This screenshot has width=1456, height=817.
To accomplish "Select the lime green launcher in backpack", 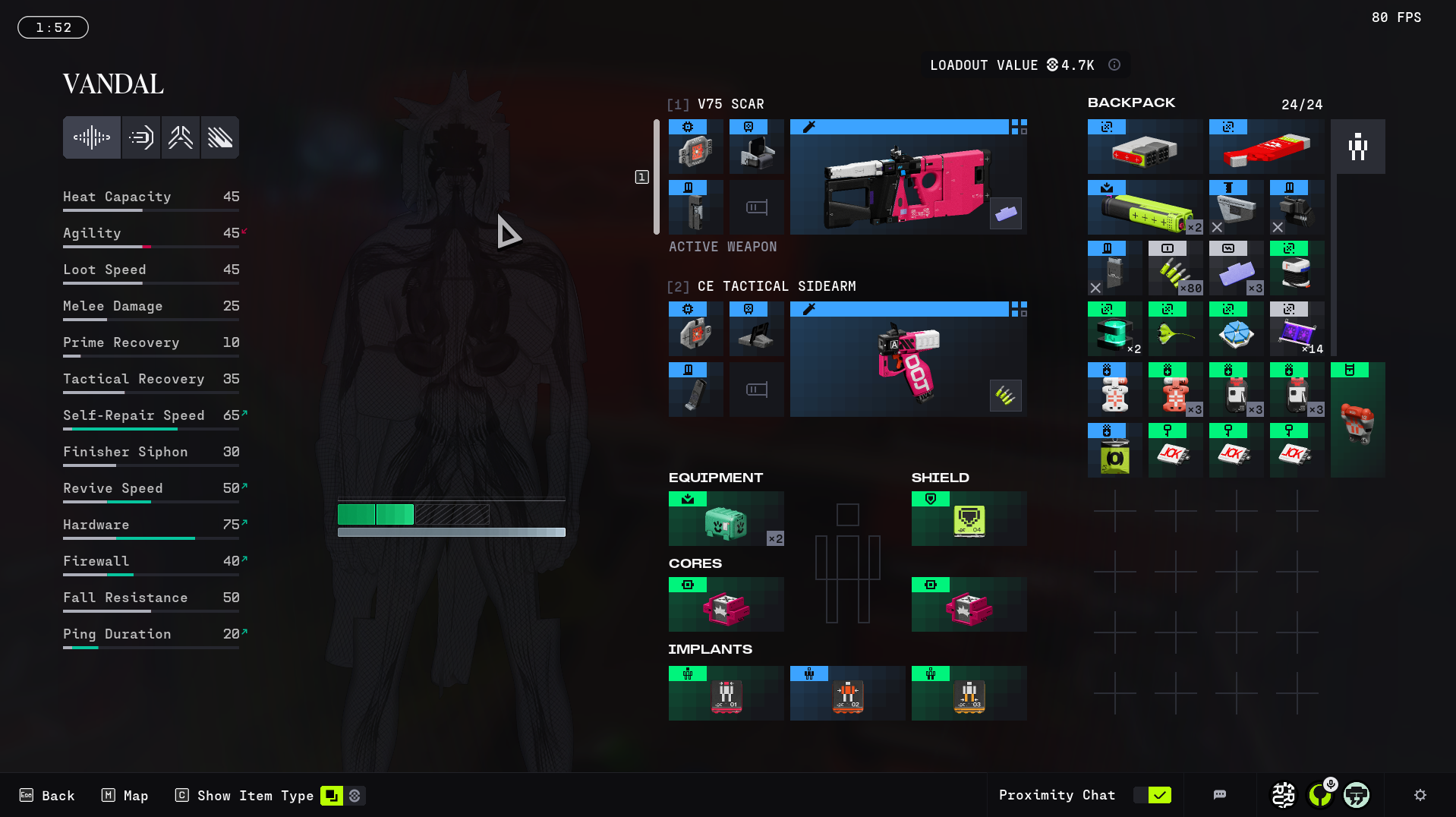I will 1145,207.
